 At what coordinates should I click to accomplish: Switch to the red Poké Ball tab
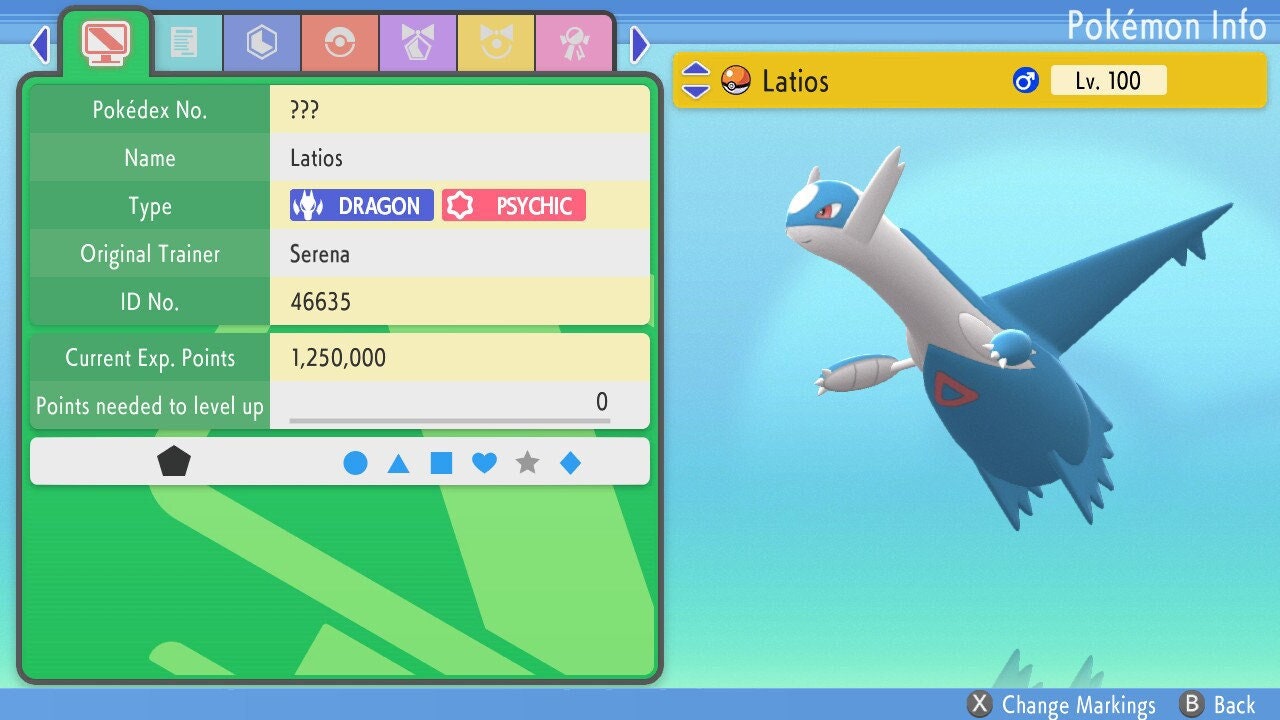point(340,42)
